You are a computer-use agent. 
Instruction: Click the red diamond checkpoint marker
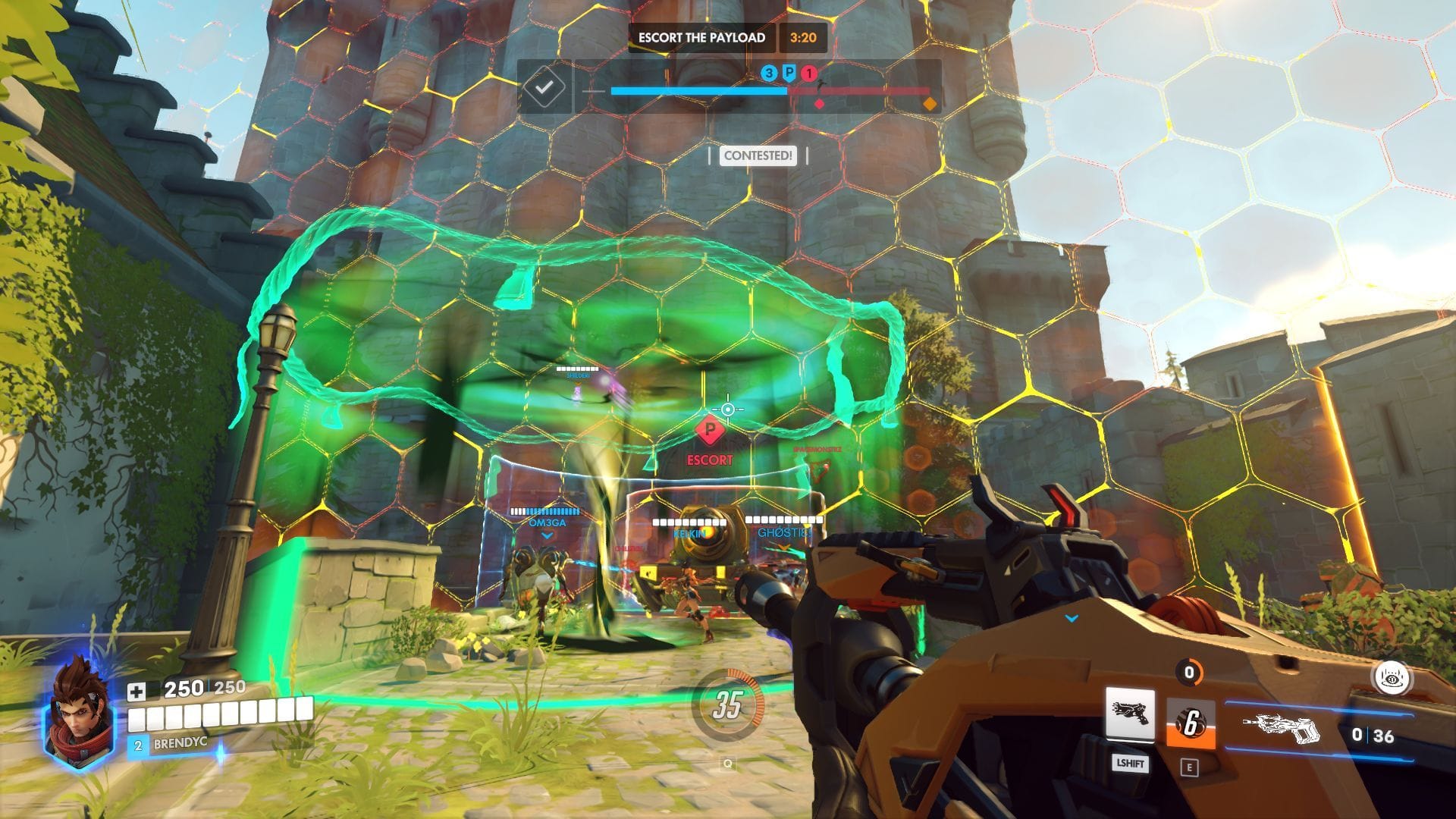point(818,102)
